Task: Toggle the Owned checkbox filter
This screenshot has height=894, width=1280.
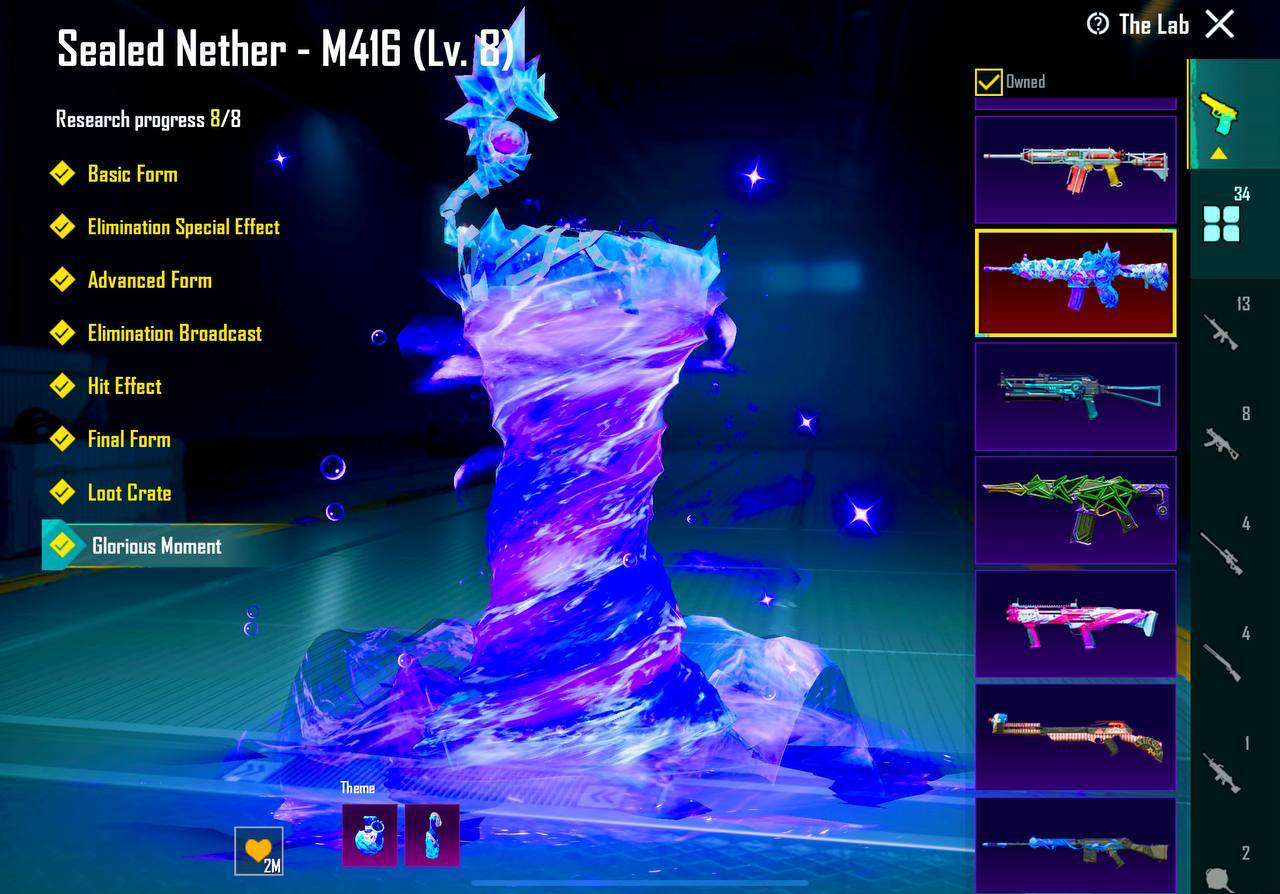Action: pyautogui.click(x=988, y=82)
